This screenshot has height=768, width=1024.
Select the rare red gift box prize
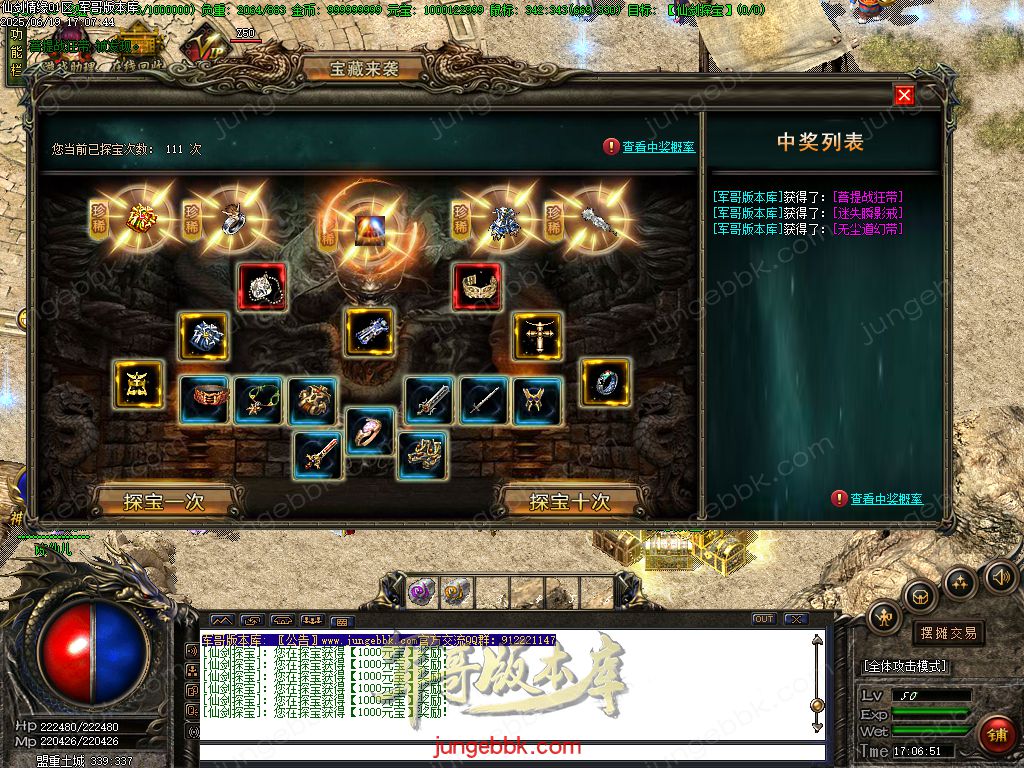pyautogui.click(x=141, y=218)
